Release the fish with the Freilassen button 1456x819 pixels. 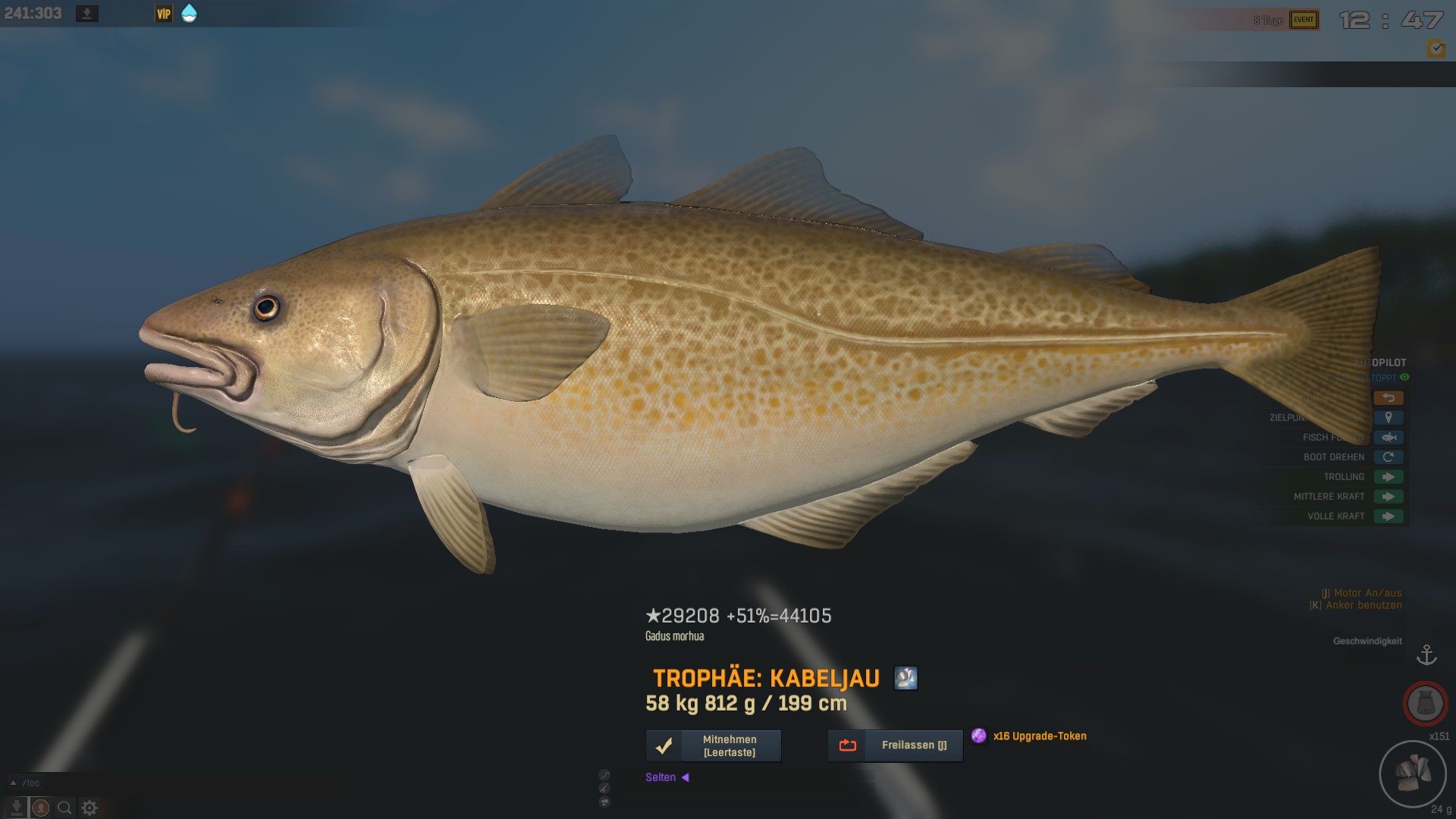895,746
